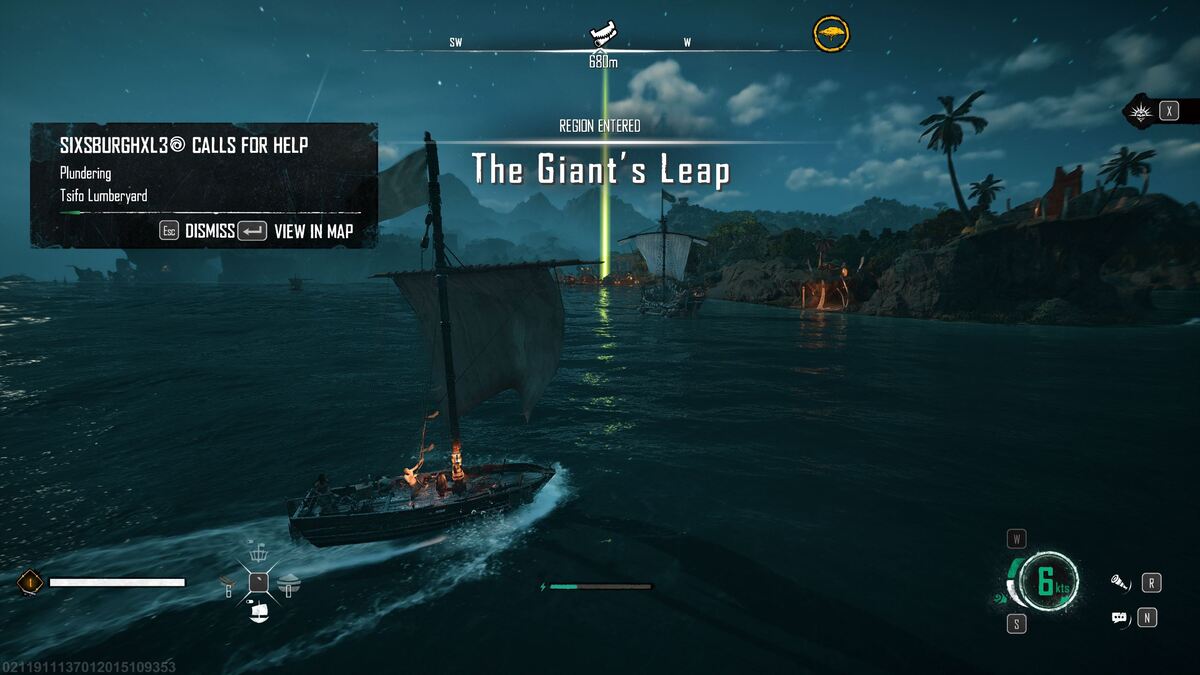Screen dimensions: 1200x675
Task: Click the orange ship rank diamond icon
Action: click(x=29, y=581)
